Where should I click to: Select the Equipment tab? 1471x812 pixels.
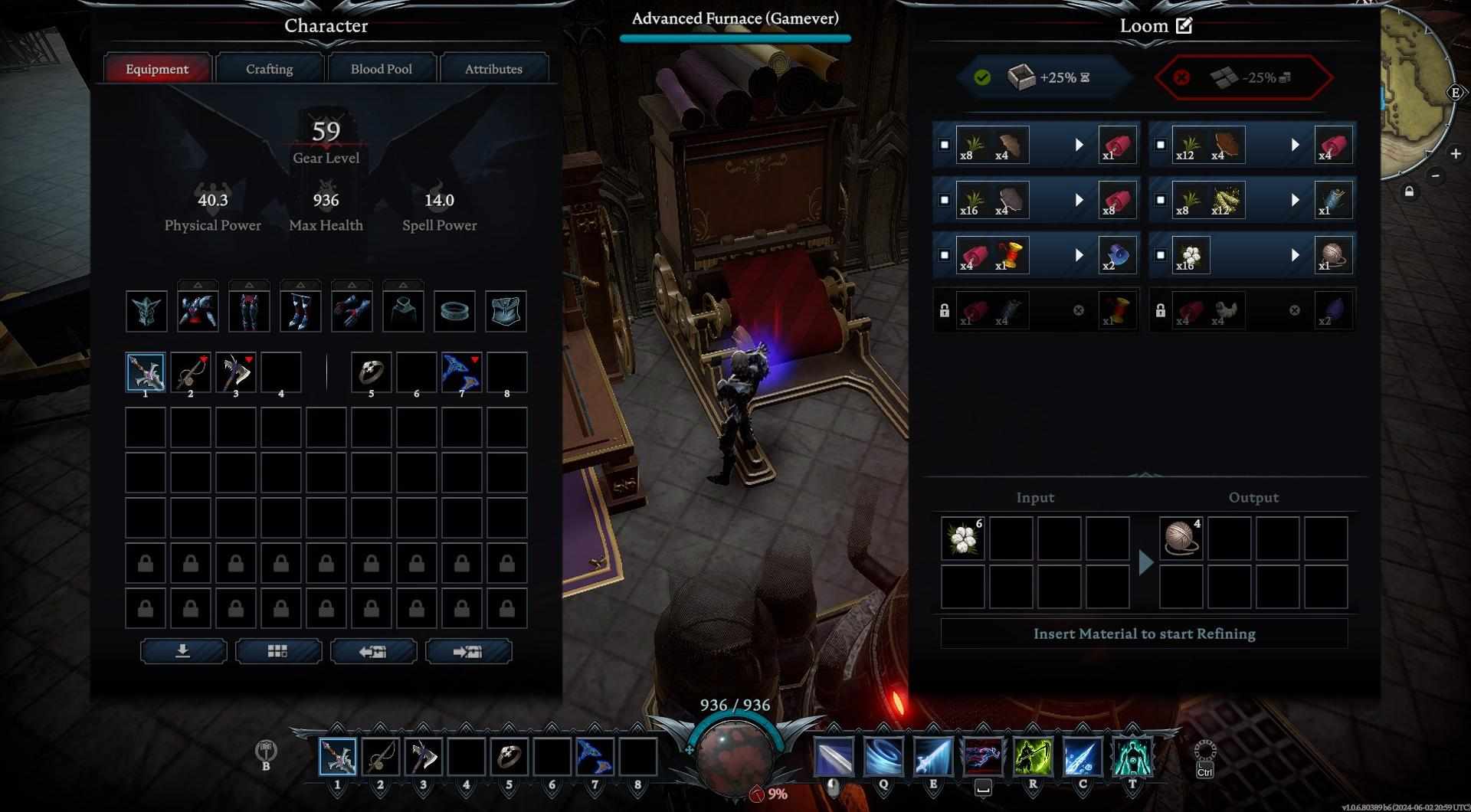[157, 69]
